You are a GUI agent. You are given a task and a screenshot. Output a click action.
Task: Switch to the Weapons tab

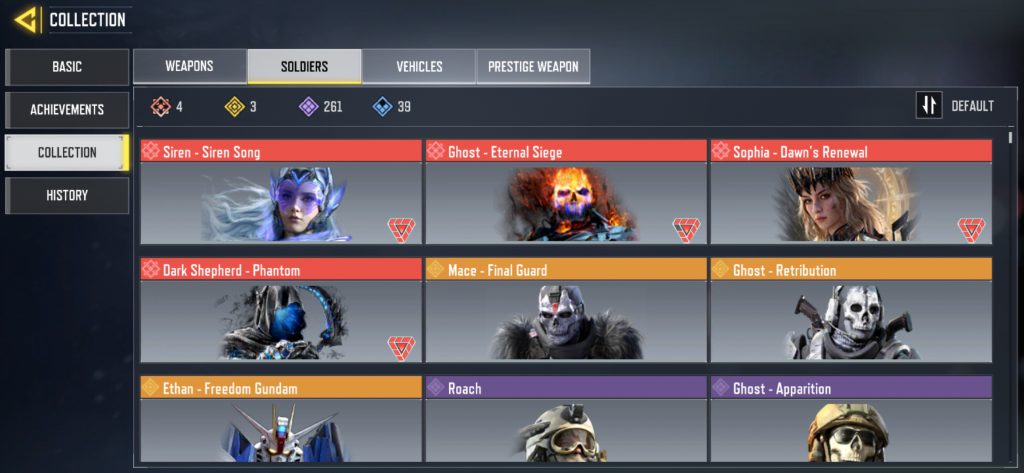click(x=189, y=67)
